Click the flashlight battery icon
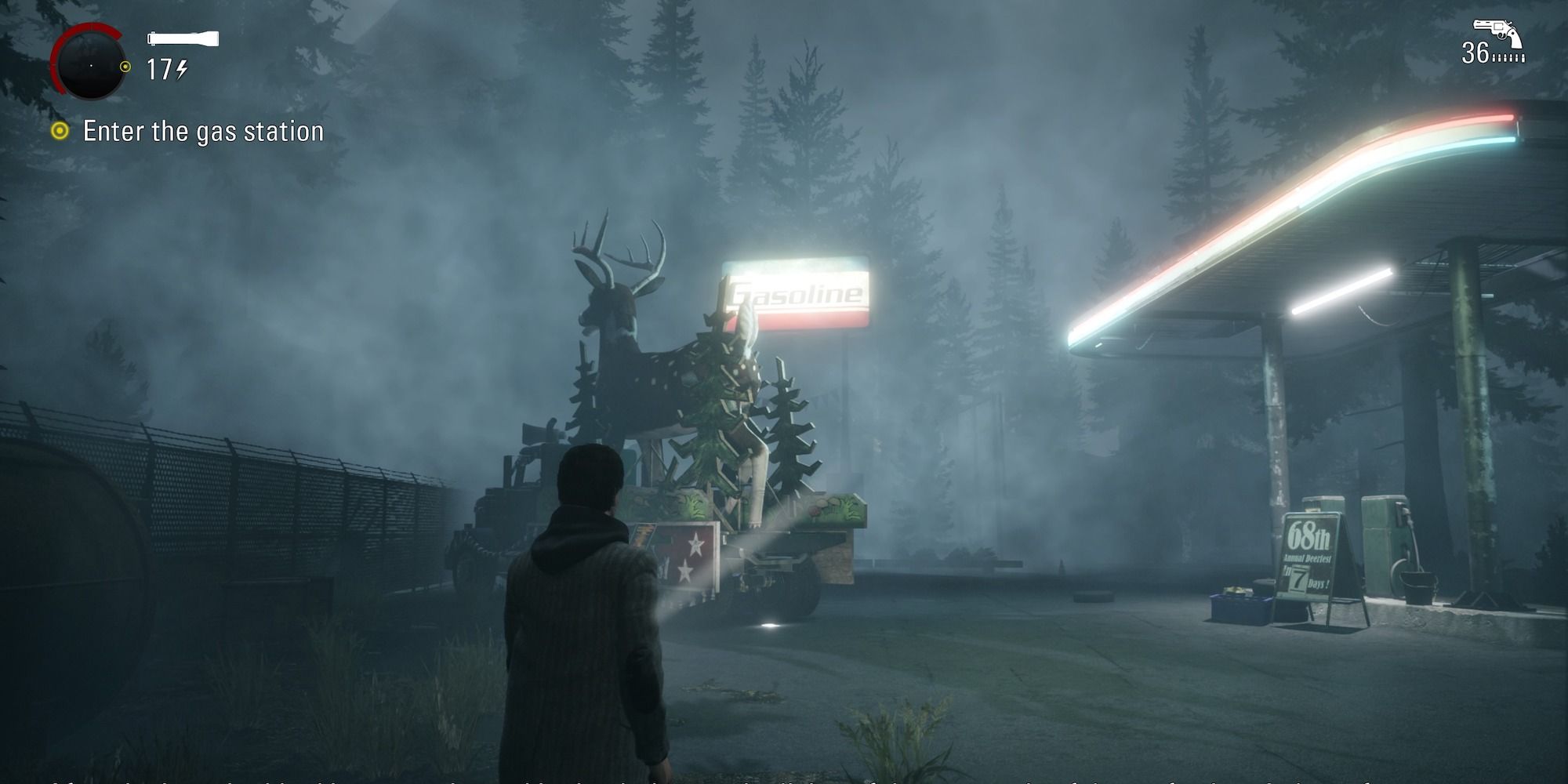The height and width of the screenshot is (784, 1568). (x=184, y=37)
